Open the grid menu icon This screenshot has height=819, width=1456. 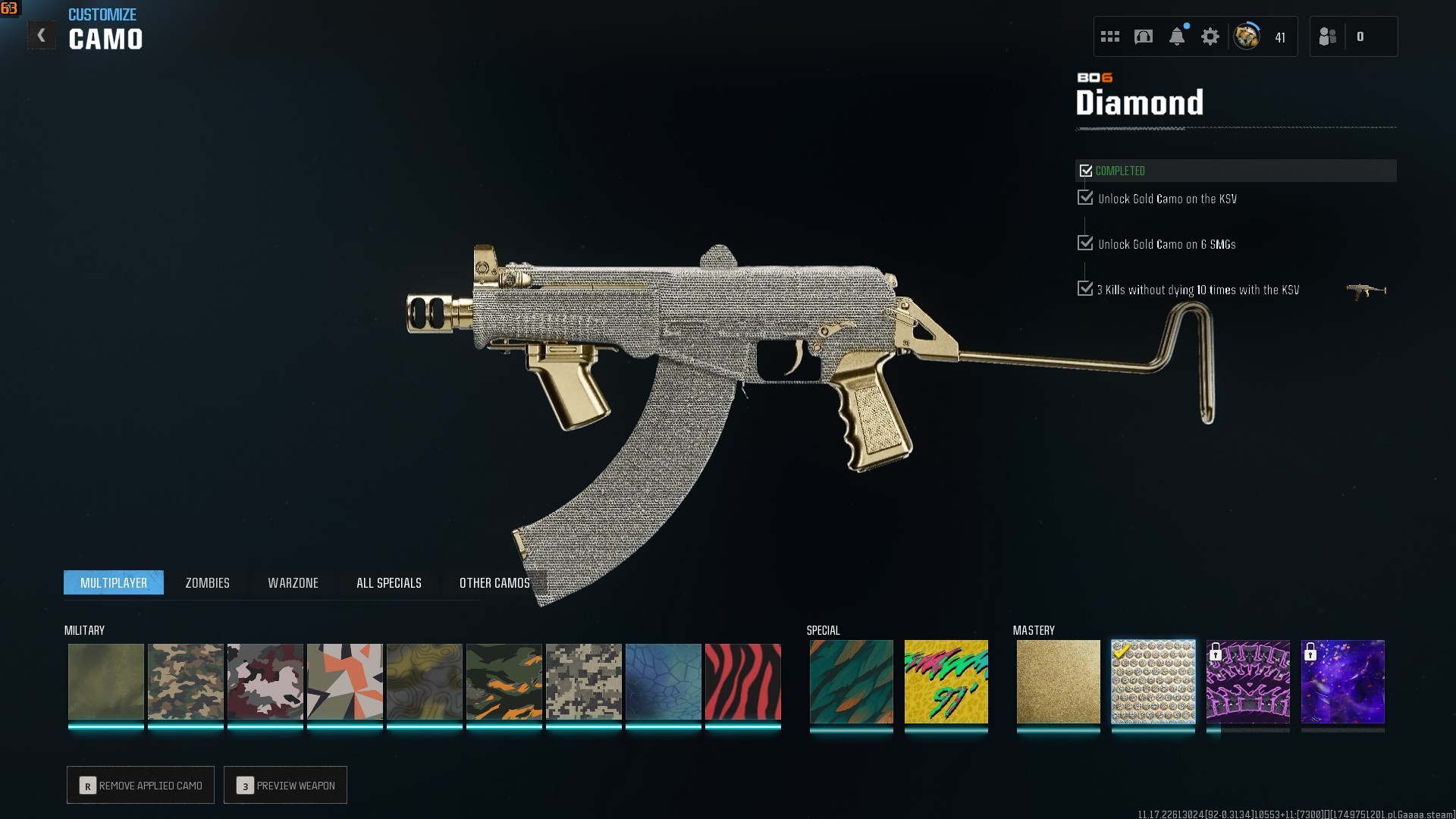click(x=1109, y=36)
